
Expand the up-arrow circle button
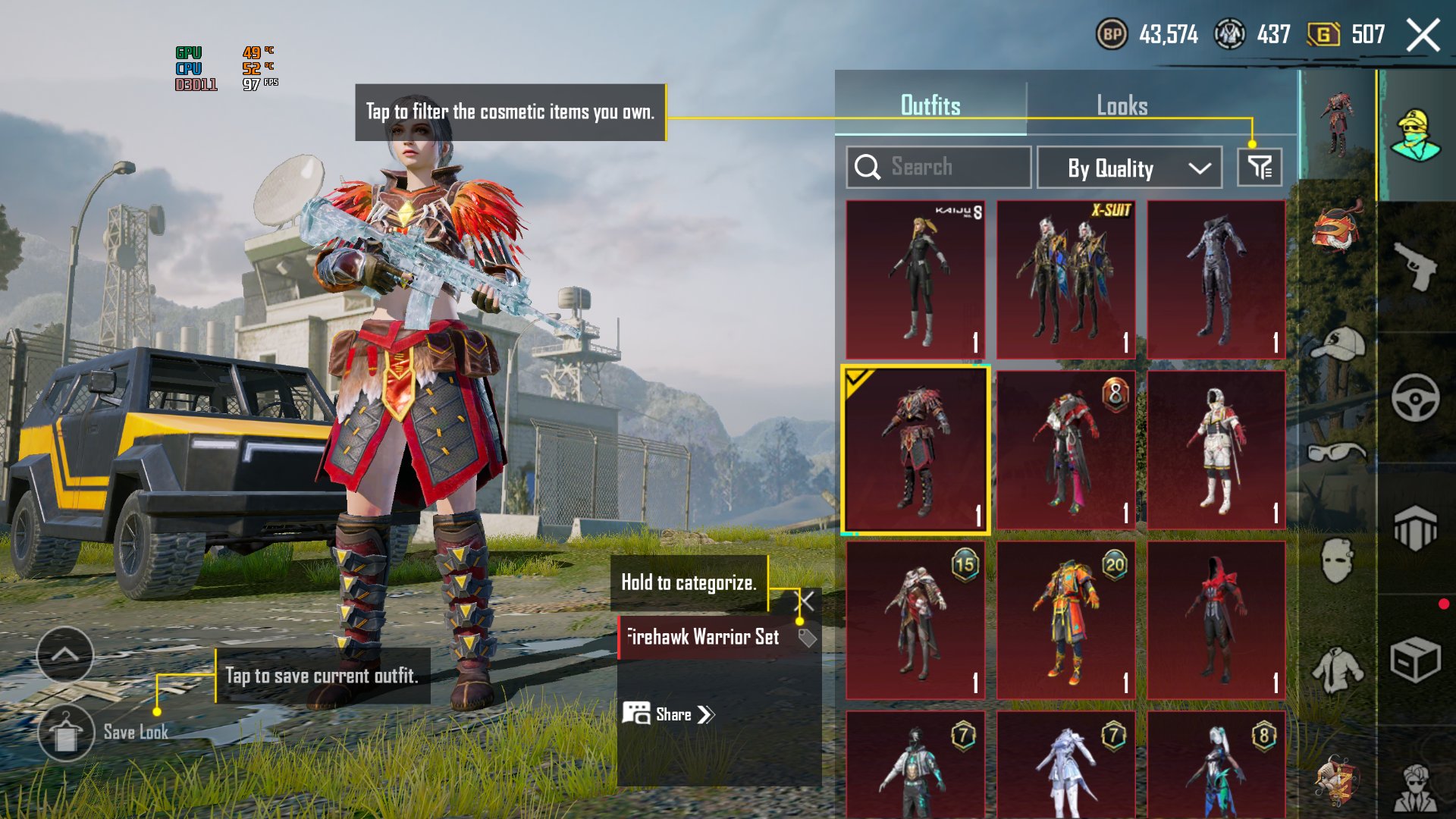65,654
